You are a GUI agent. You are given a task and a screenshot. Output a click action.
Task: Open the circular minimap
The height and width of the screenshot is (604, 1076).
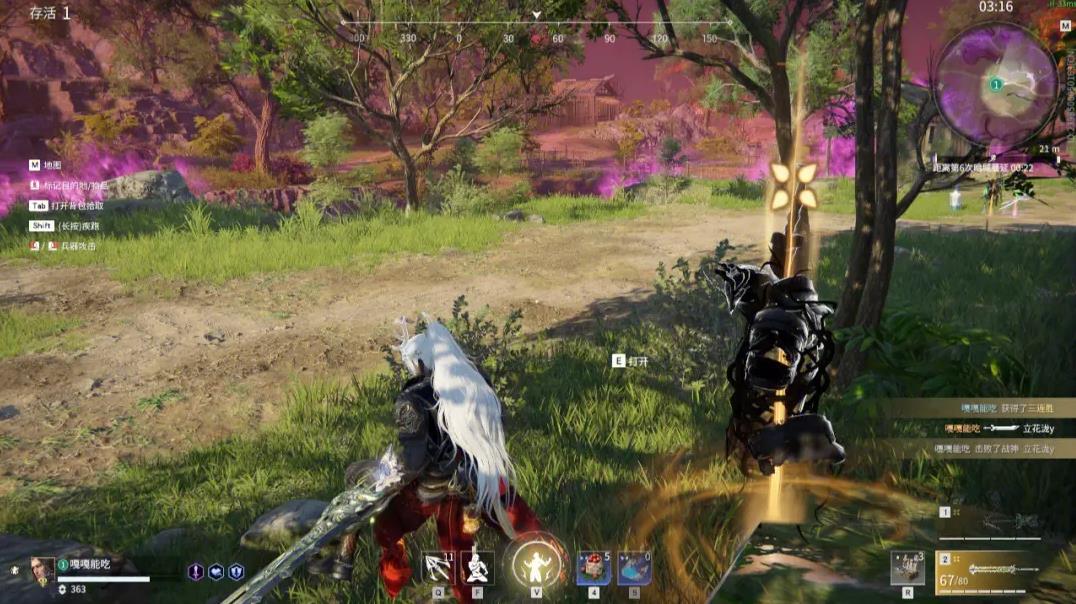coord(995,84)
